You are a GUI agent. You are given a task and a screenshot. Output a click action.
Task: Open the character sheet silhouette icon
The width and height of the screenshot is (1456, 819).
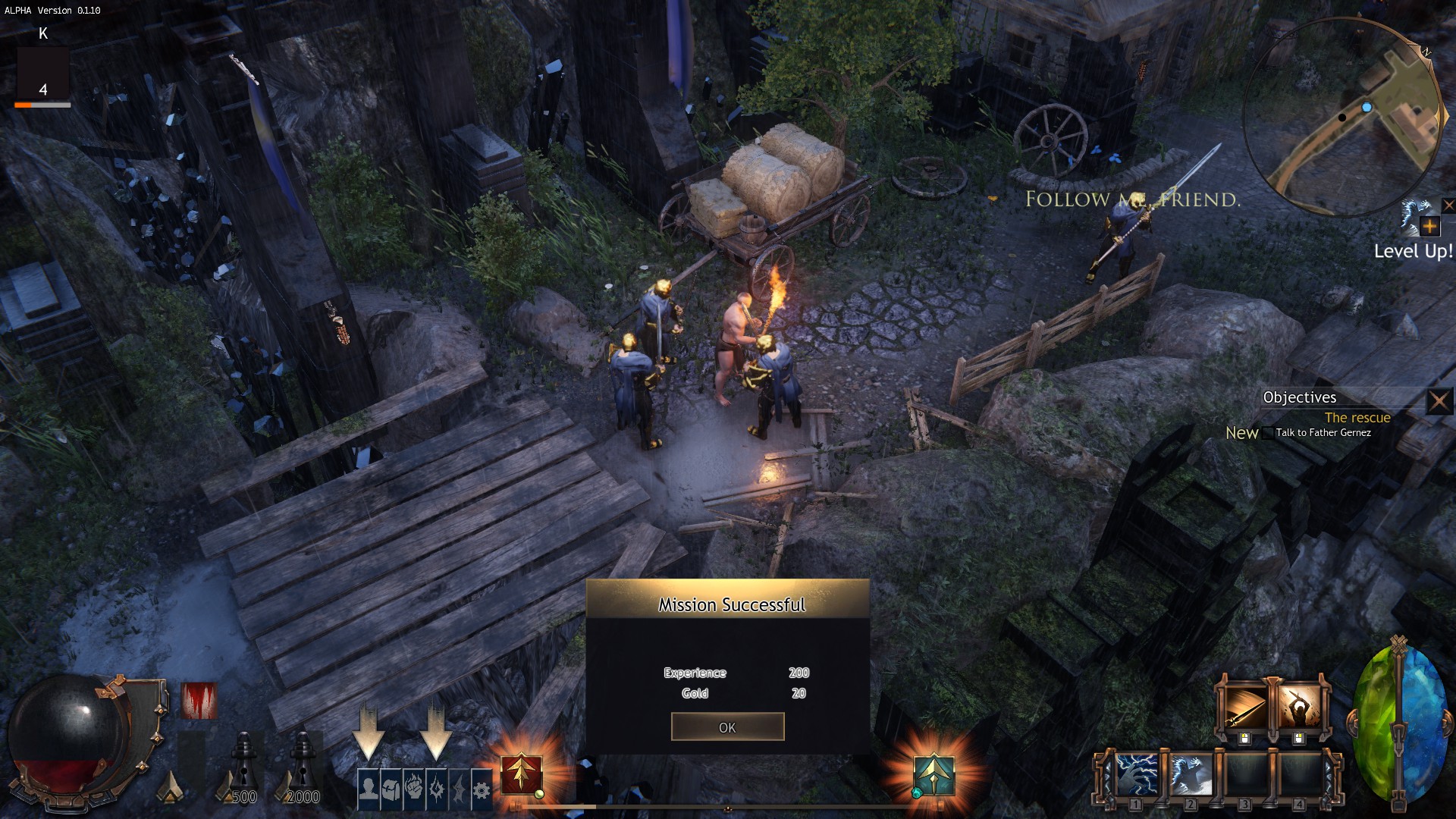click(369, 789)
